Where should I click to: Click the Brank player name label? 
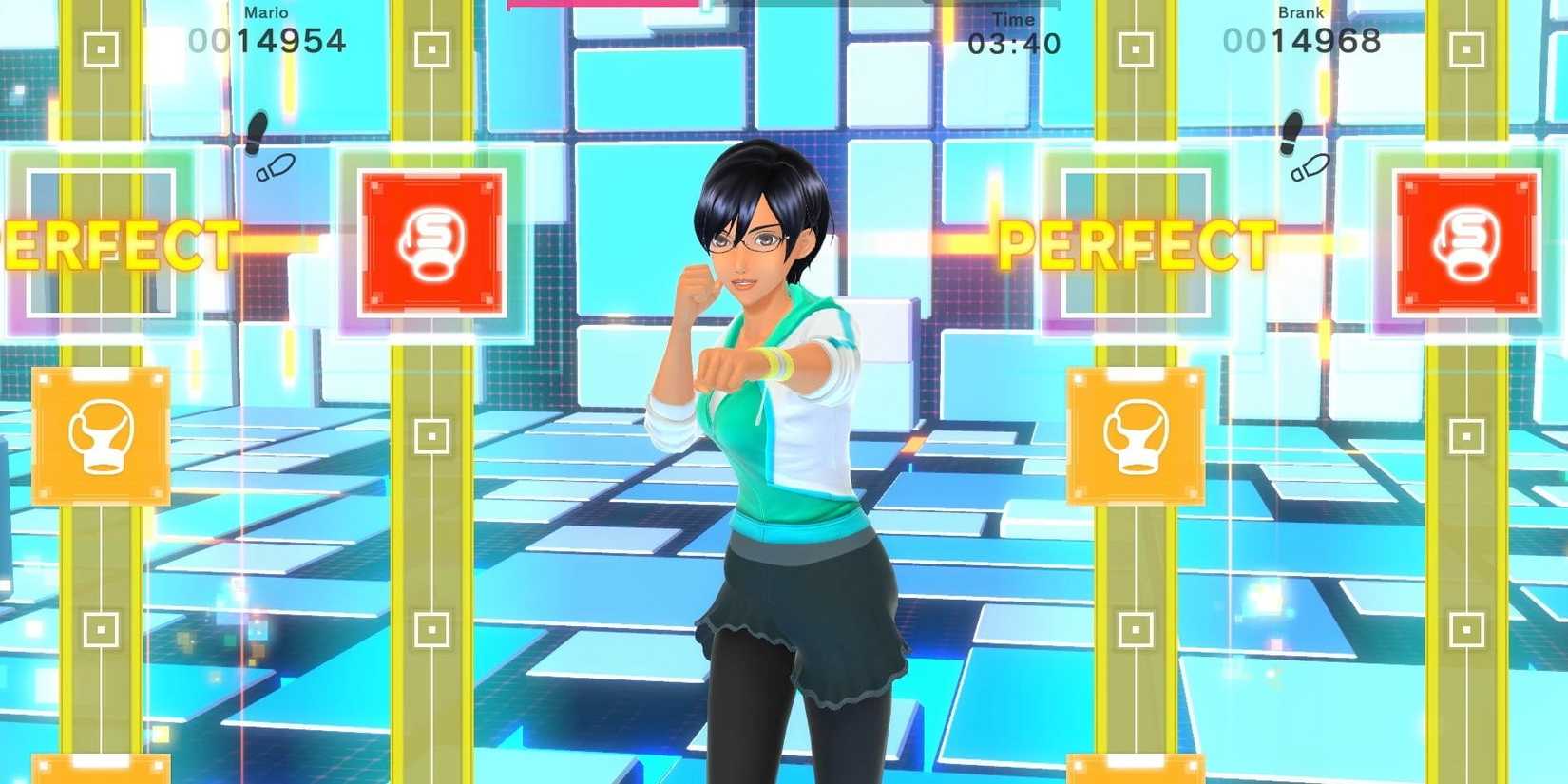point(1301,12)
